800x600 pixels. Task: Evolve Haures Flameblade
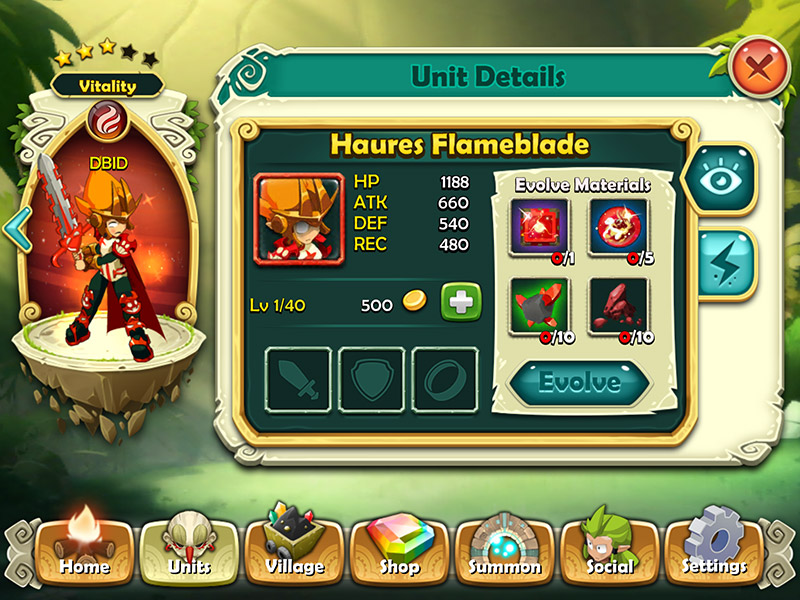(x=580, y=382)
